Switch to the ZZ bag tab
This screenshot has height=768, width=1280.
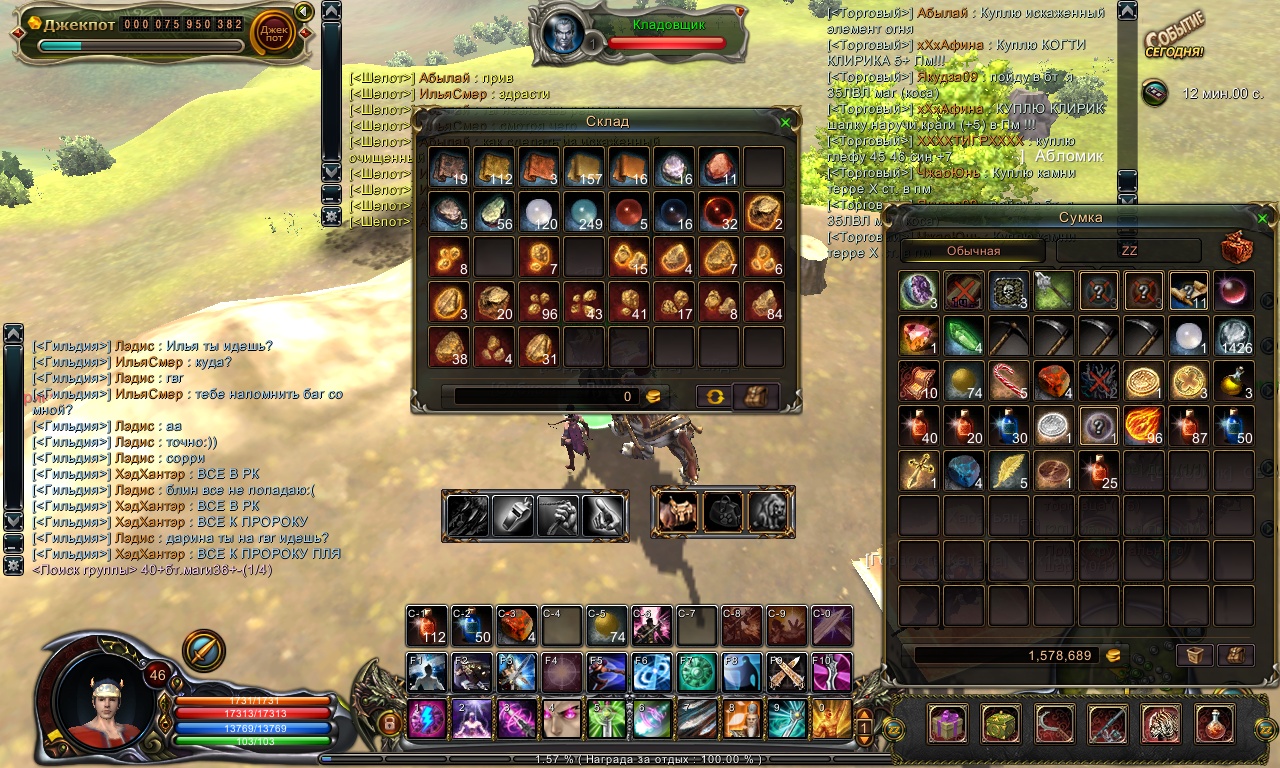(1128, 251)
